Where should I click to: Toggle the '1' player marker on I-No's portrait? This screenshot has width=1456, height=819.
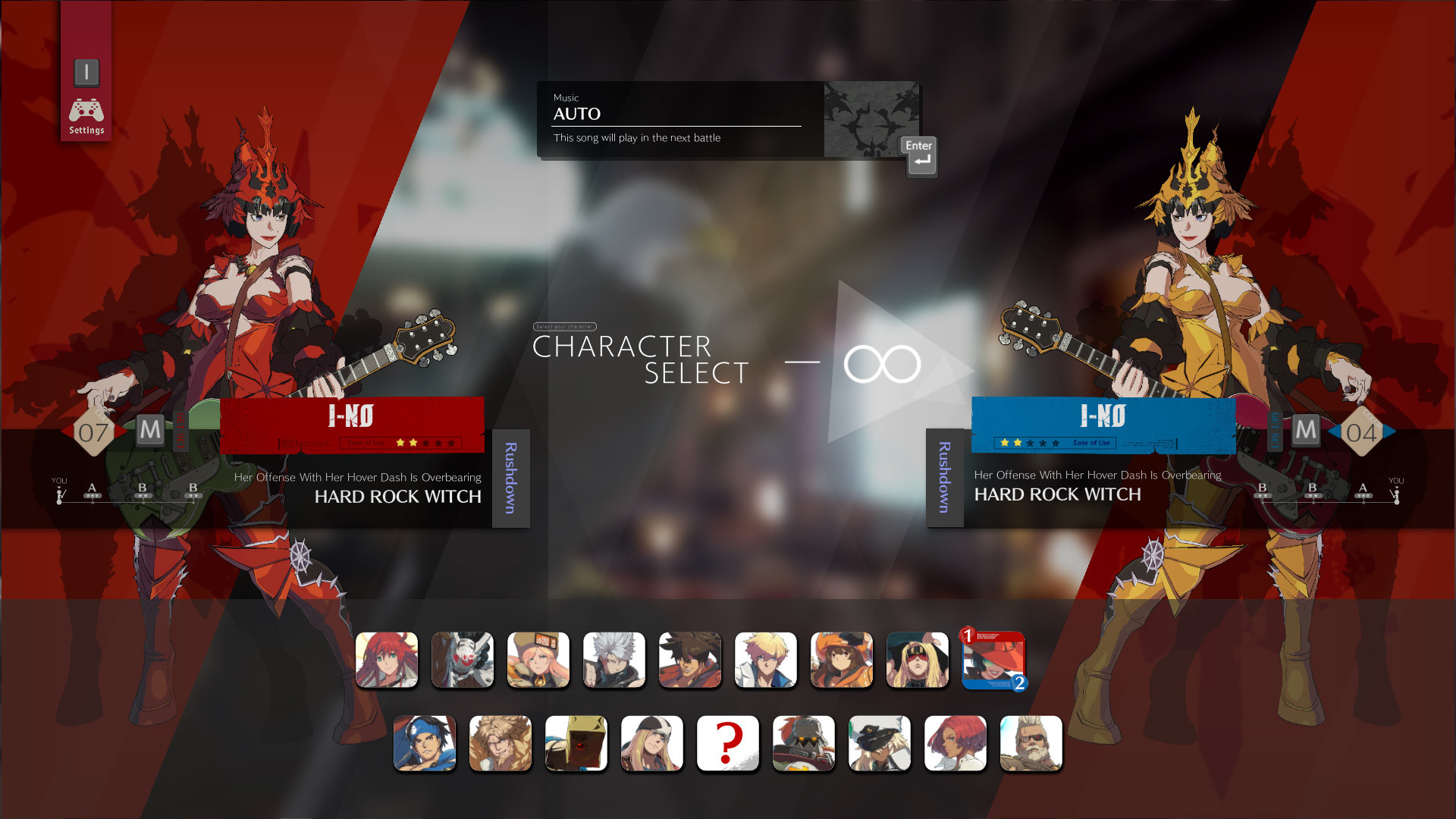(969, 635)
